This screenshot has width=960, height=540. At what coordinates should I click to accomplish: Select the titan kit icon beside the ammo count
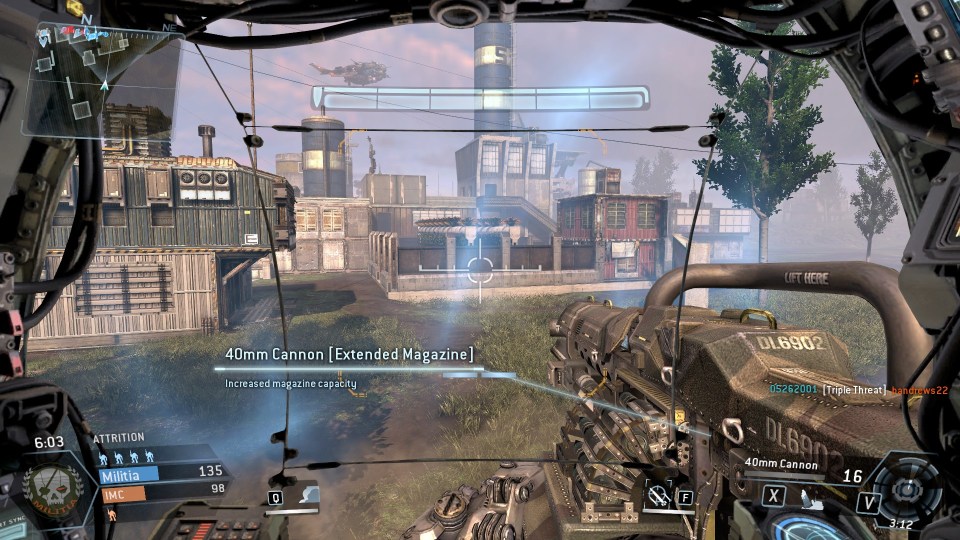pyautogui.click(x=807, y=494)
